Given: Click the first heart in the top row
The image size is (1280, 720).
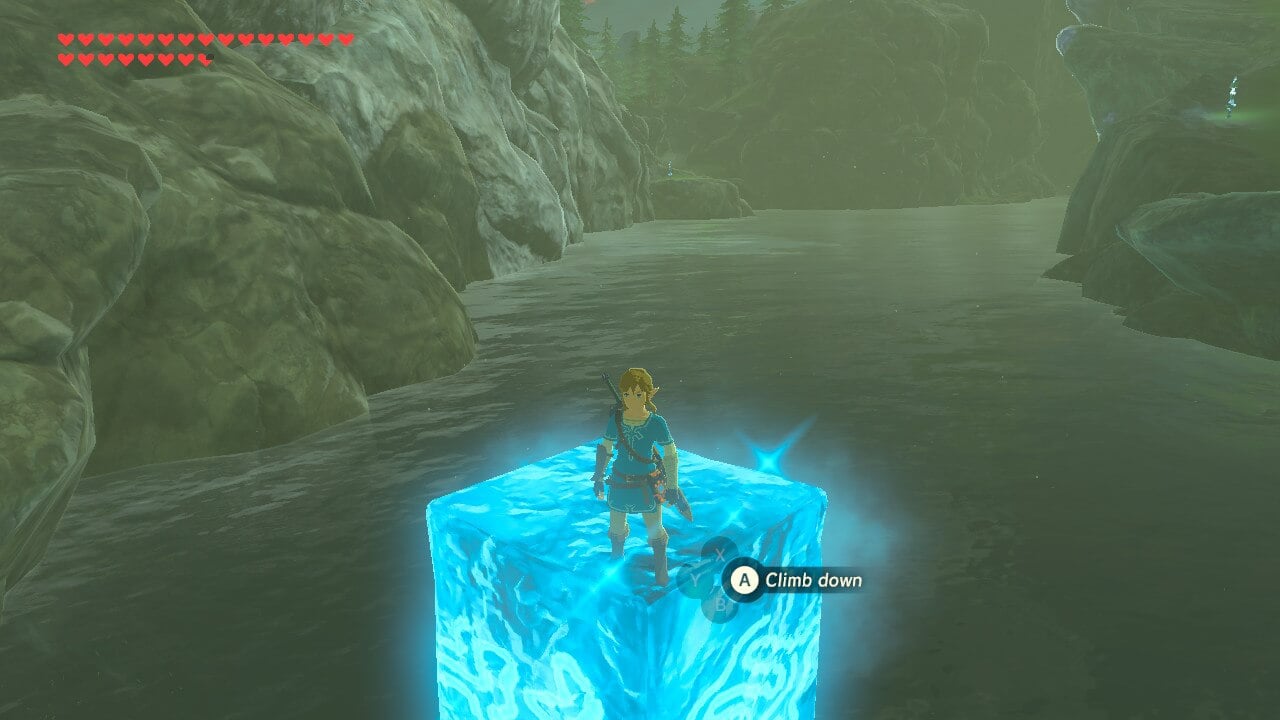Looking at the screenshot, I should 66,39.
